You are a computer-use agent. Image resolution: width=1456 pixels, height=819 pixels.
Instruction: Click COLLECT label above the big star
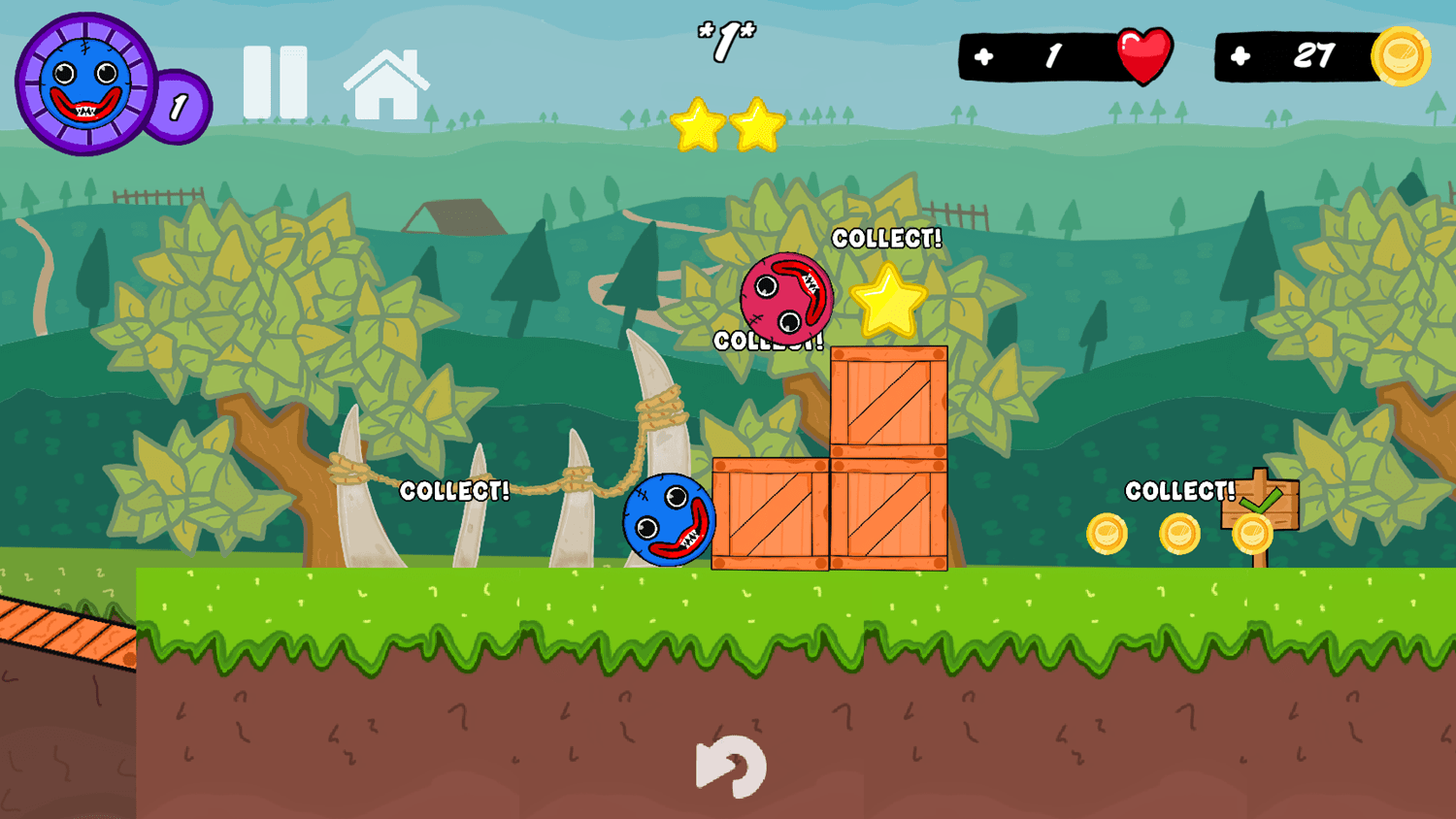pos(887,239)
